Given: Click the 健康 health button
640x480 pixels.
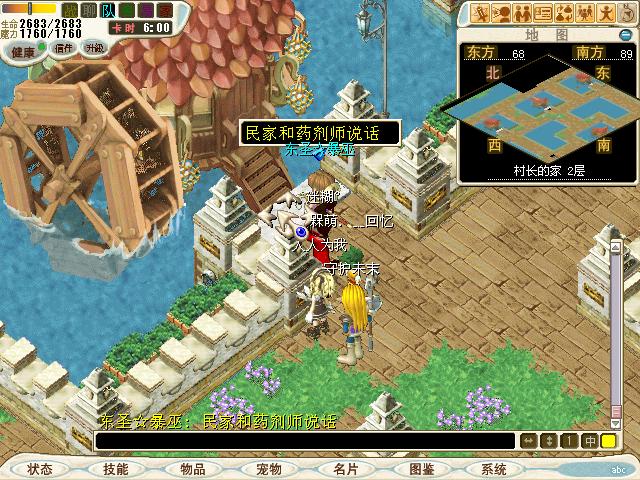Looking at the screenshot, I should tap(23, 47).
